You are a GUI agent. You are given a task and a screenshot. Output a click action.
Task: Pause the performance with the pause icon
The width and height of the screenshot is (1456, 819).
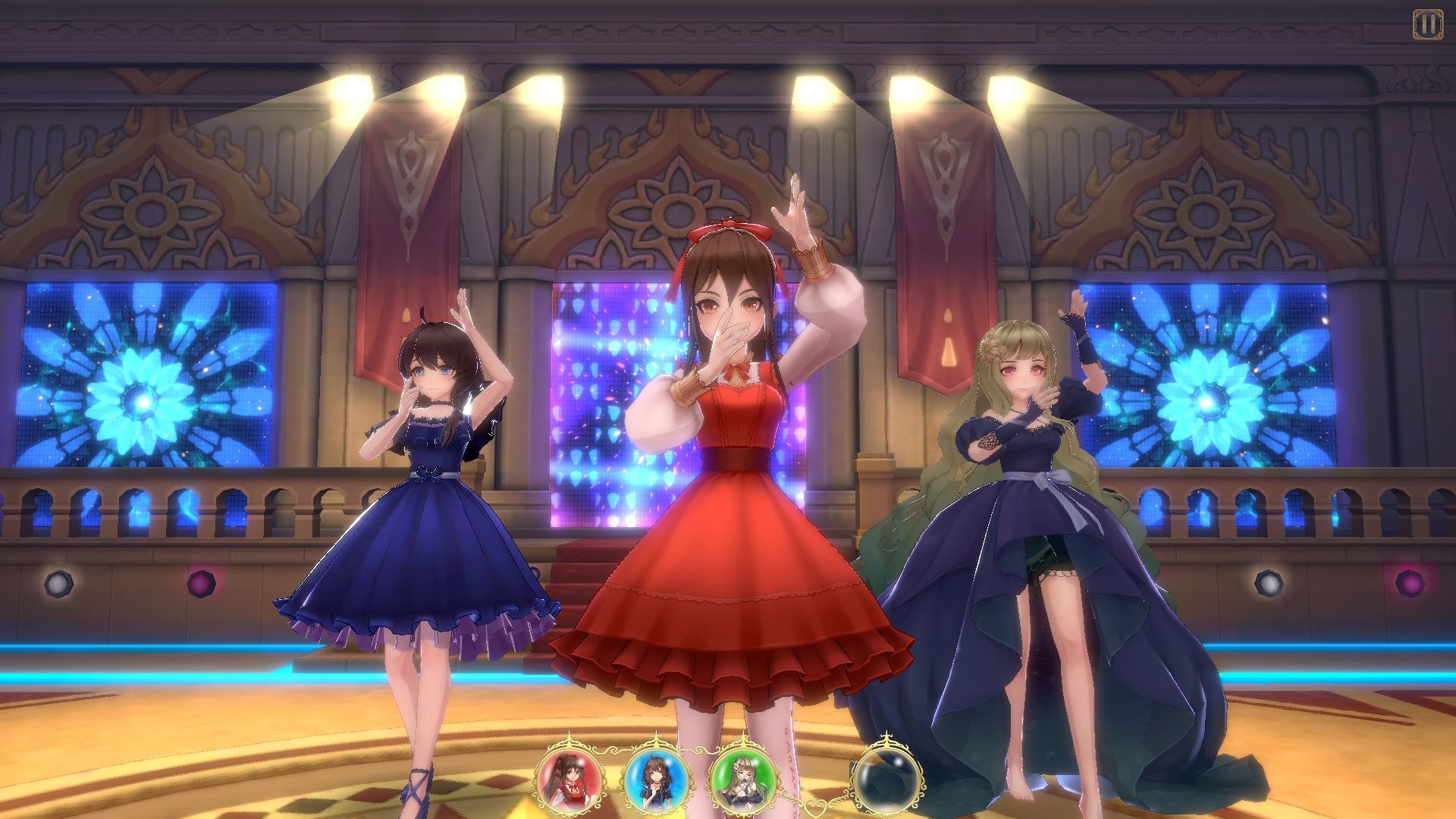coord(1427,23)
